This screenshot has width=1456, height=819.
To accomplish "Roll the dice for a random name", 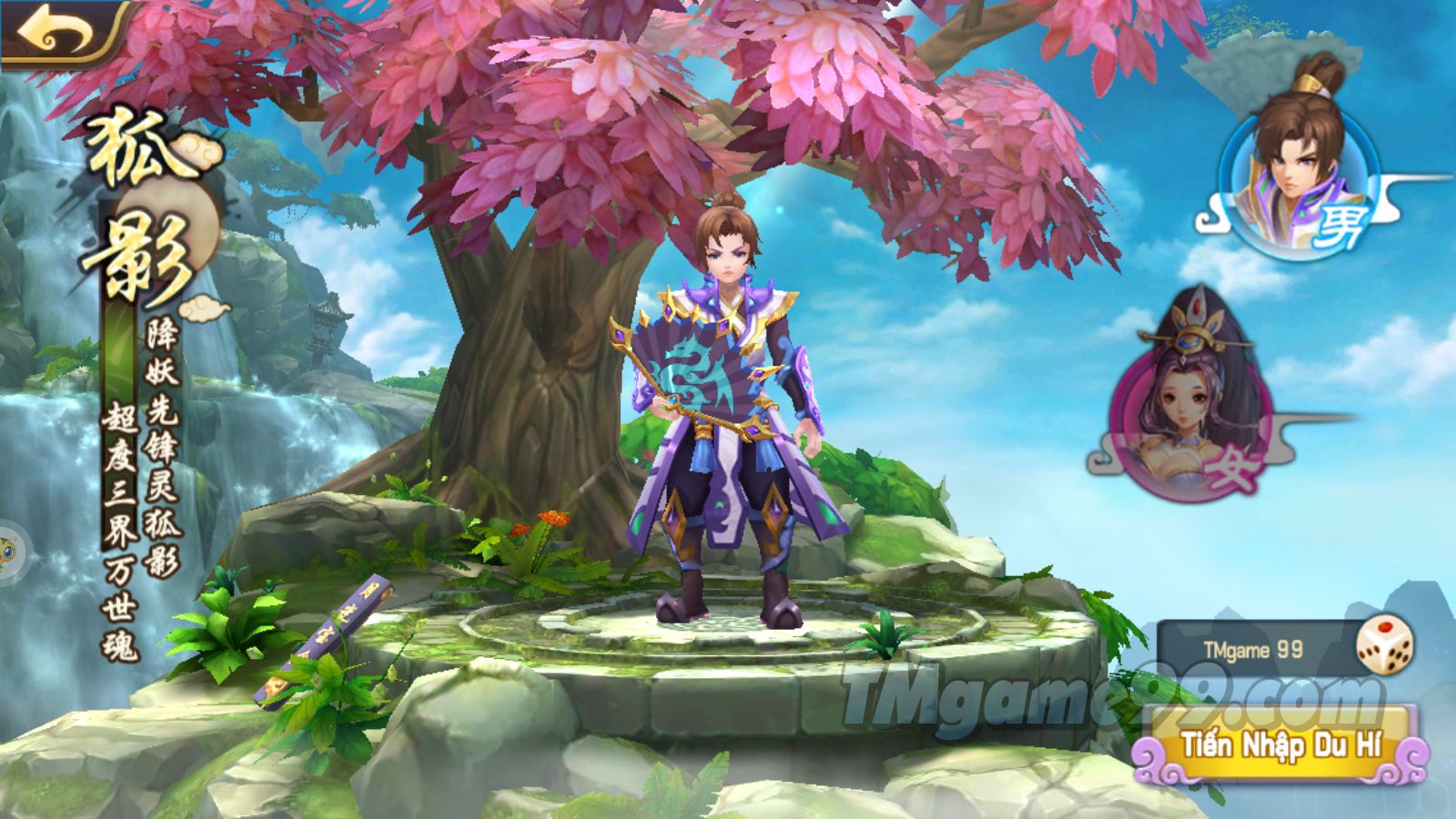I will point(1384,646).
